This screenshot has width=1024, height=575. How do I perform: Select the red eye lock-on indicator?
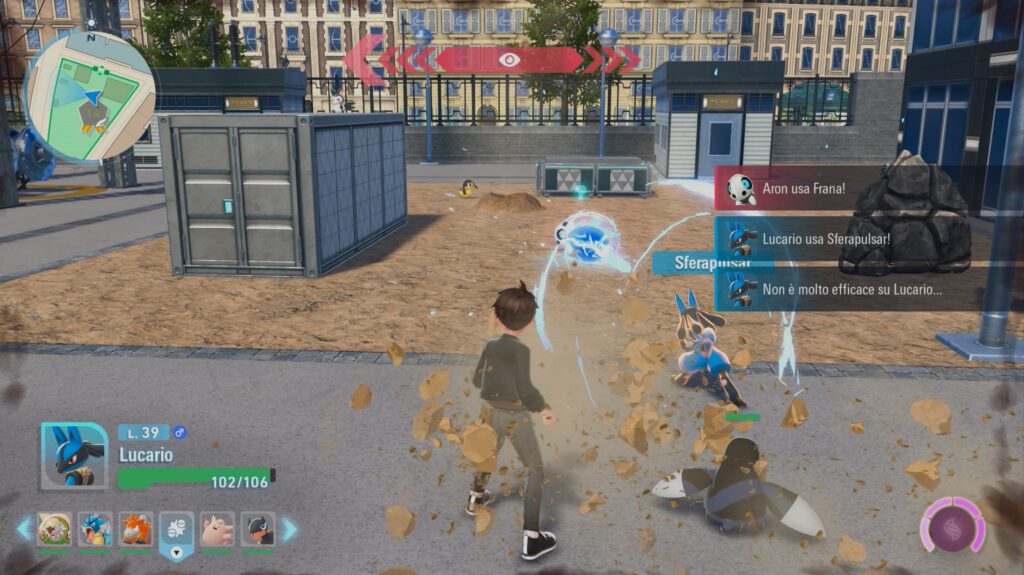point(509,60)
